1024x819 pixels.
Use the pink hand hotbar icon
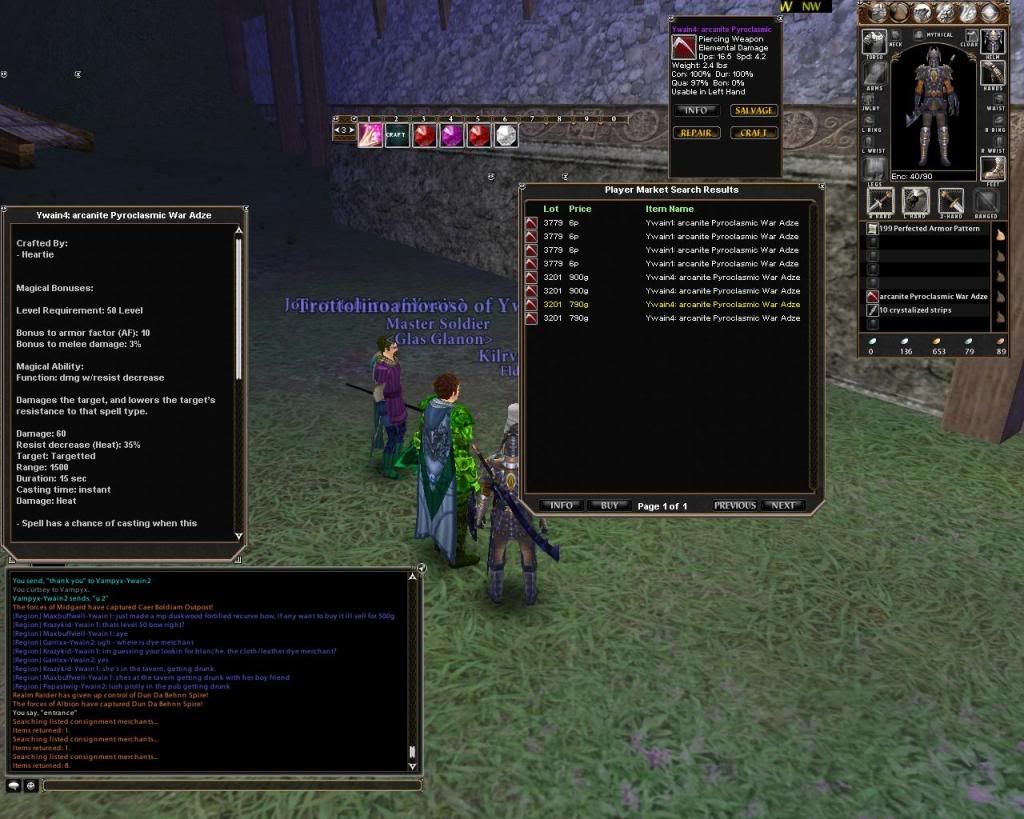pyautogui.click(x=369, y=134)
